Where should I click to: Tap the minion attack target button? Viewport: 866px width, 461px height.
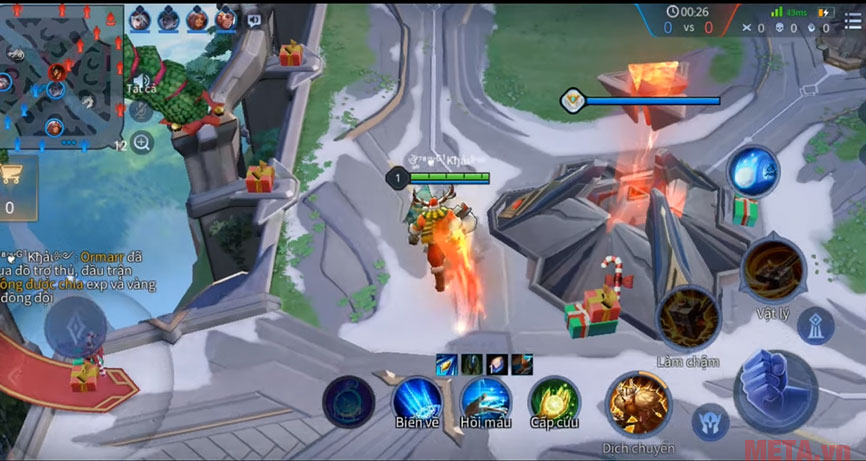[711, 422]
